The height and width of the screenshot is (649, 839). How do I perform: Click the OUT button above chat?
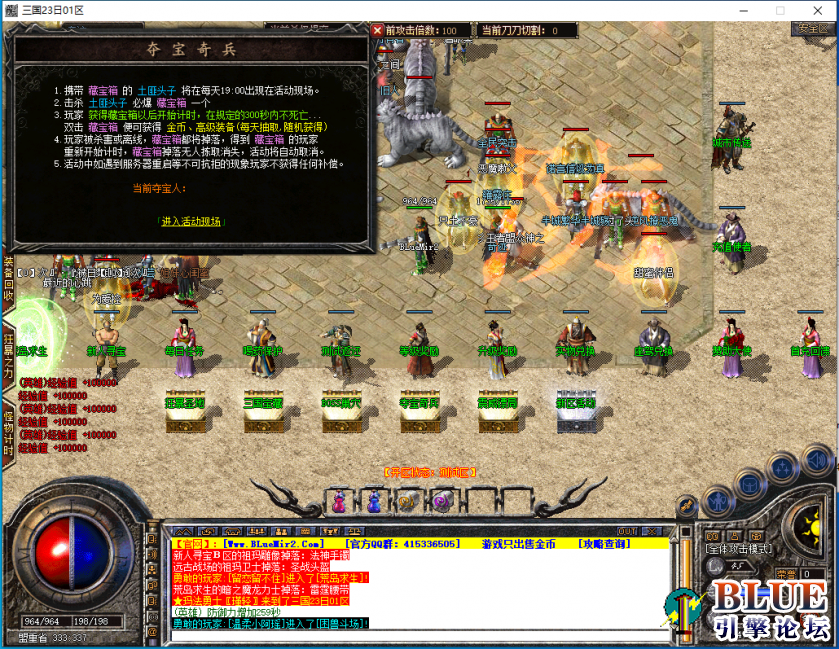pyautogui.click(x=626, y=531)
